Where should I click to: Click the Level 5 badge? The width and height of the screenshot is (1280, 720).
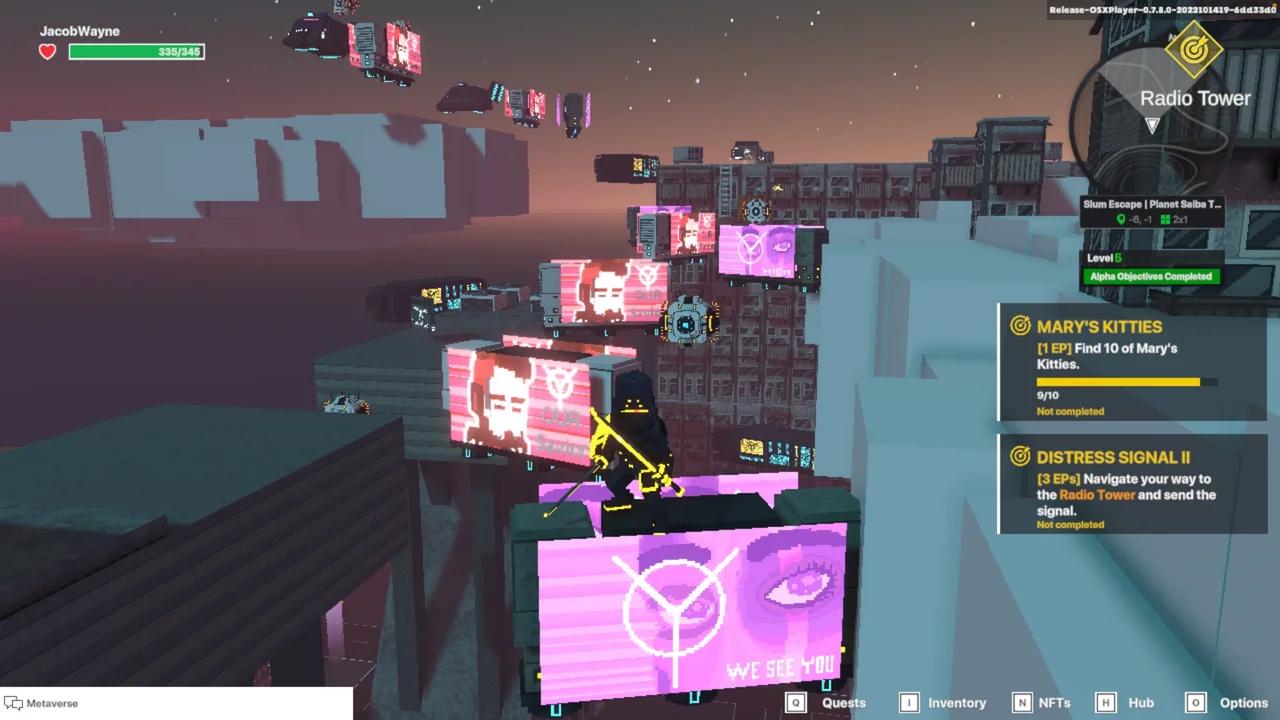click(1104, 257)
